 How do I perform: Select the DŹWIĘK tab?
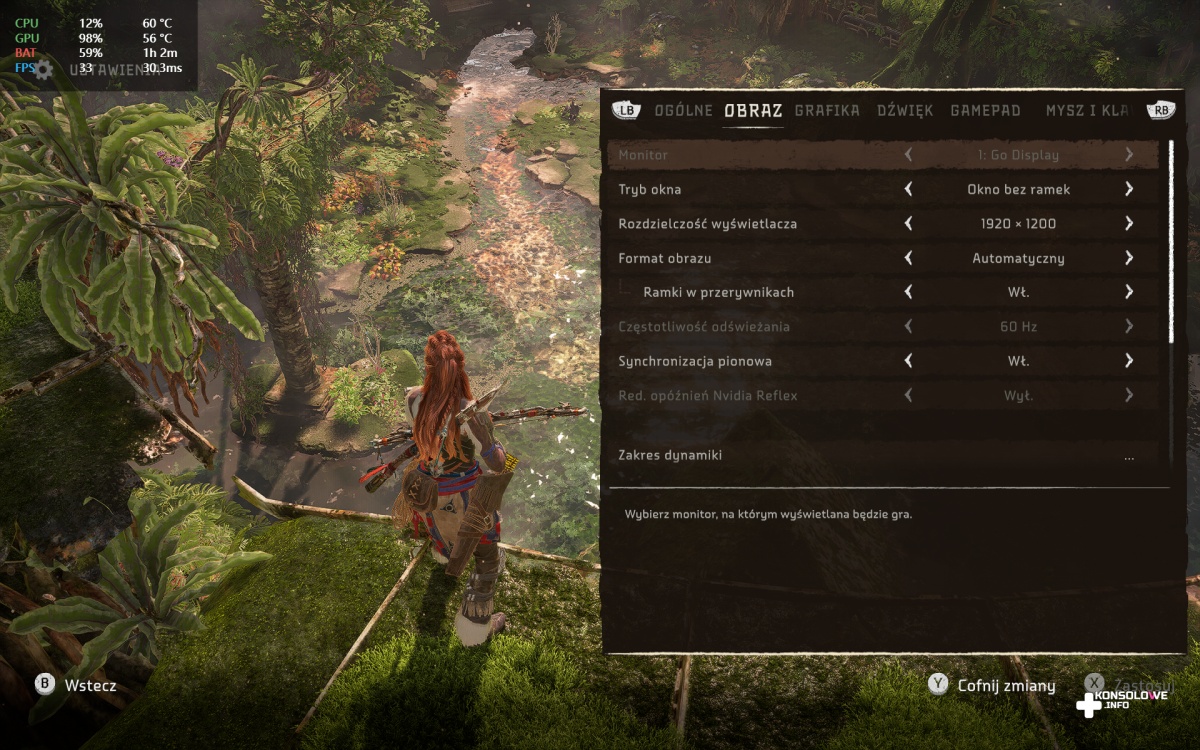[905, 110]
